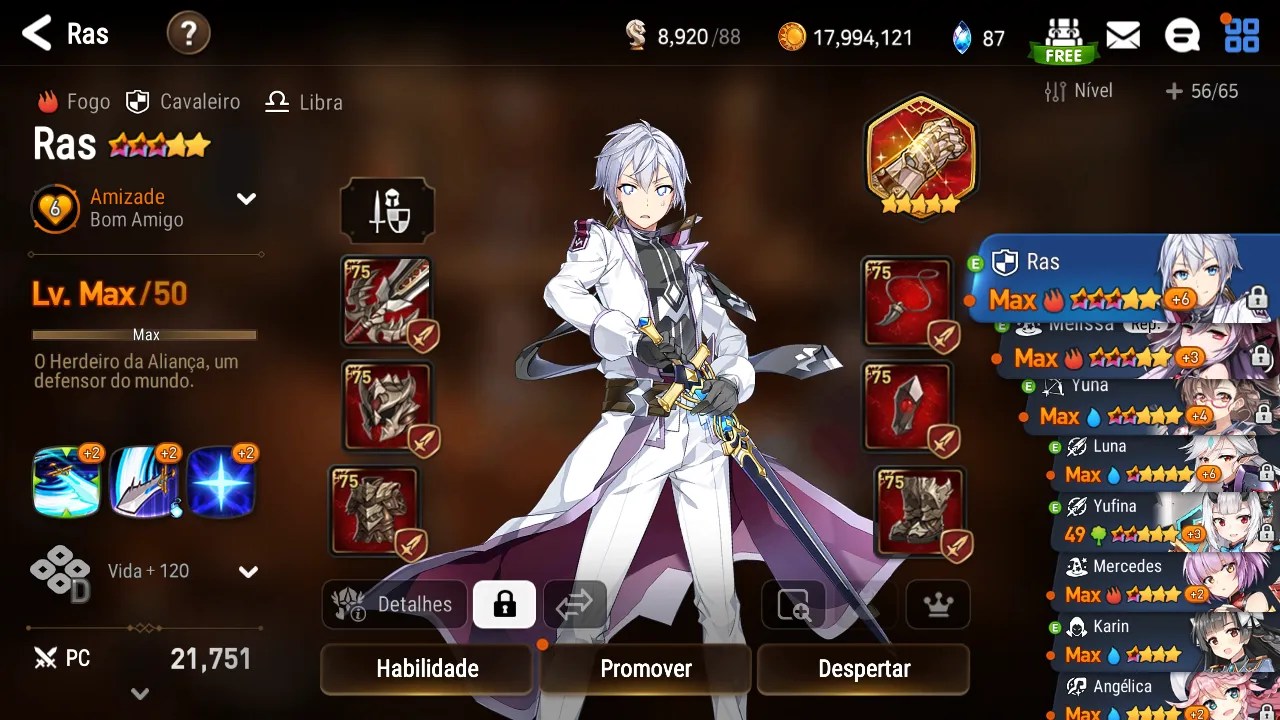
Task: Select the equipped boots slot
Action: point(919,511)
